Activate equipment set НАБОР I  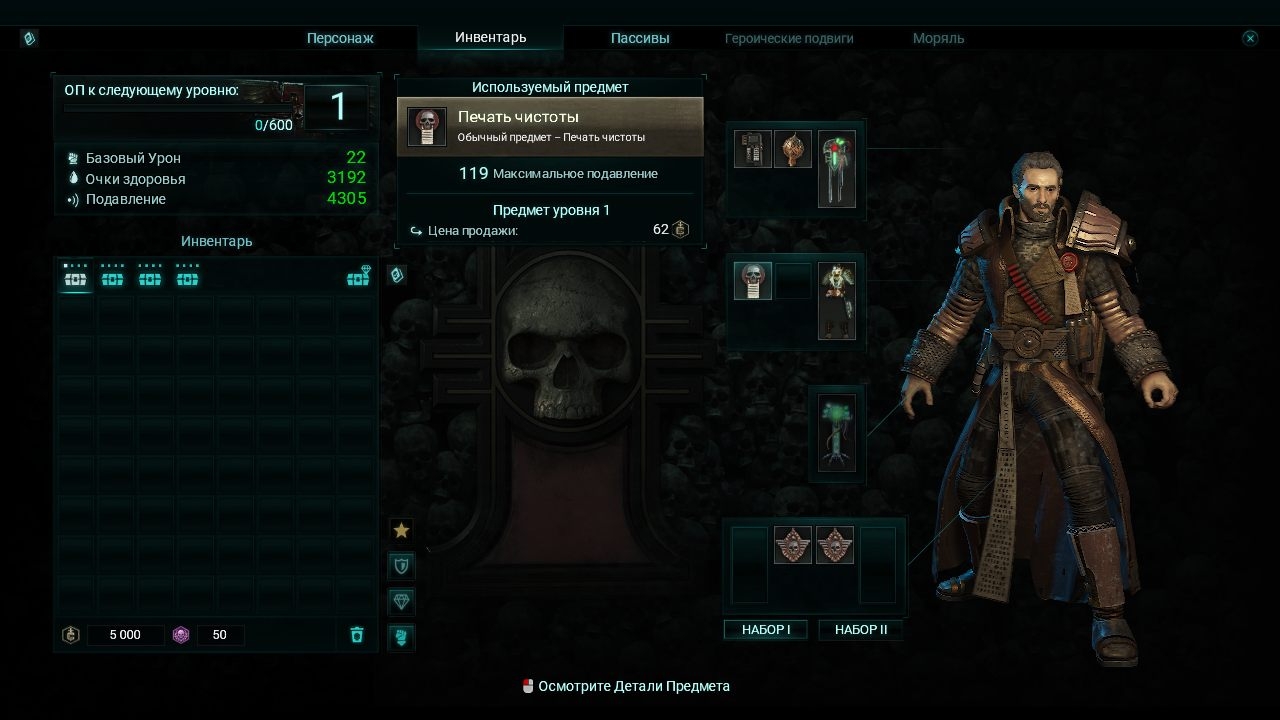click(x=766, y=630)
